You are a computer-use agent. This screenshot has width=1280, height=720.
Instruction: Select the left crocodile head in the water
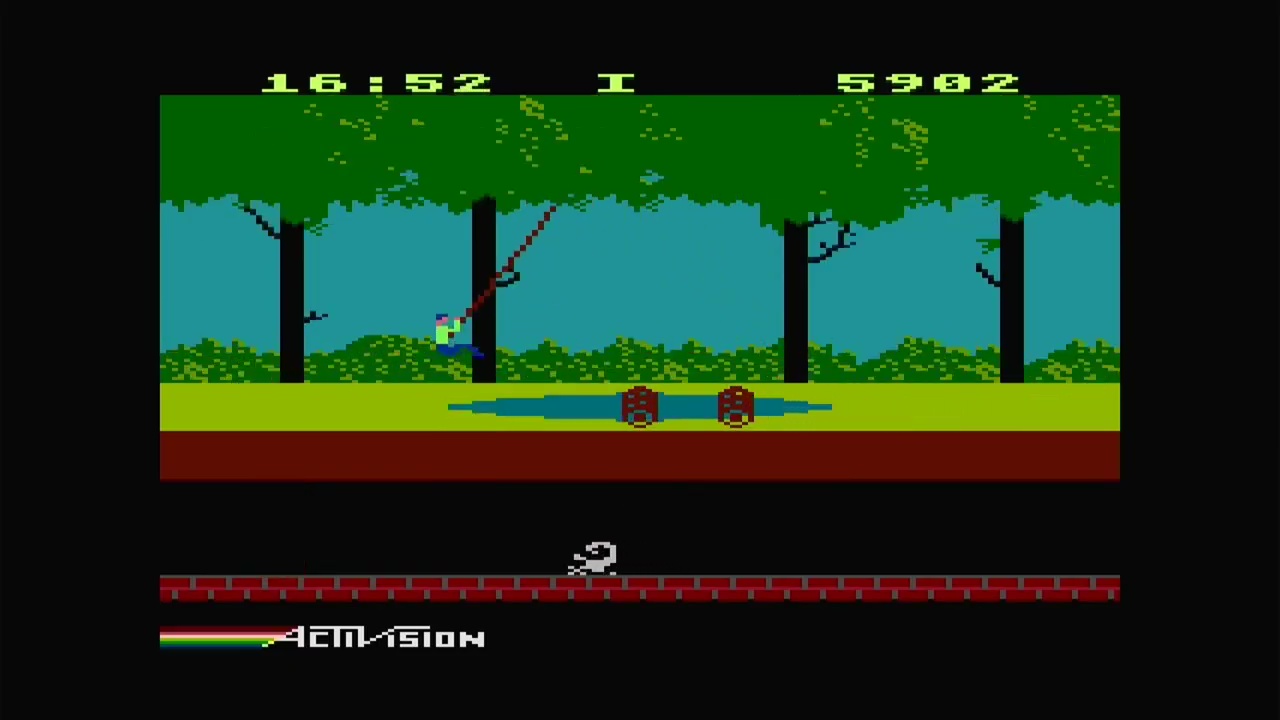pos(639,405)
